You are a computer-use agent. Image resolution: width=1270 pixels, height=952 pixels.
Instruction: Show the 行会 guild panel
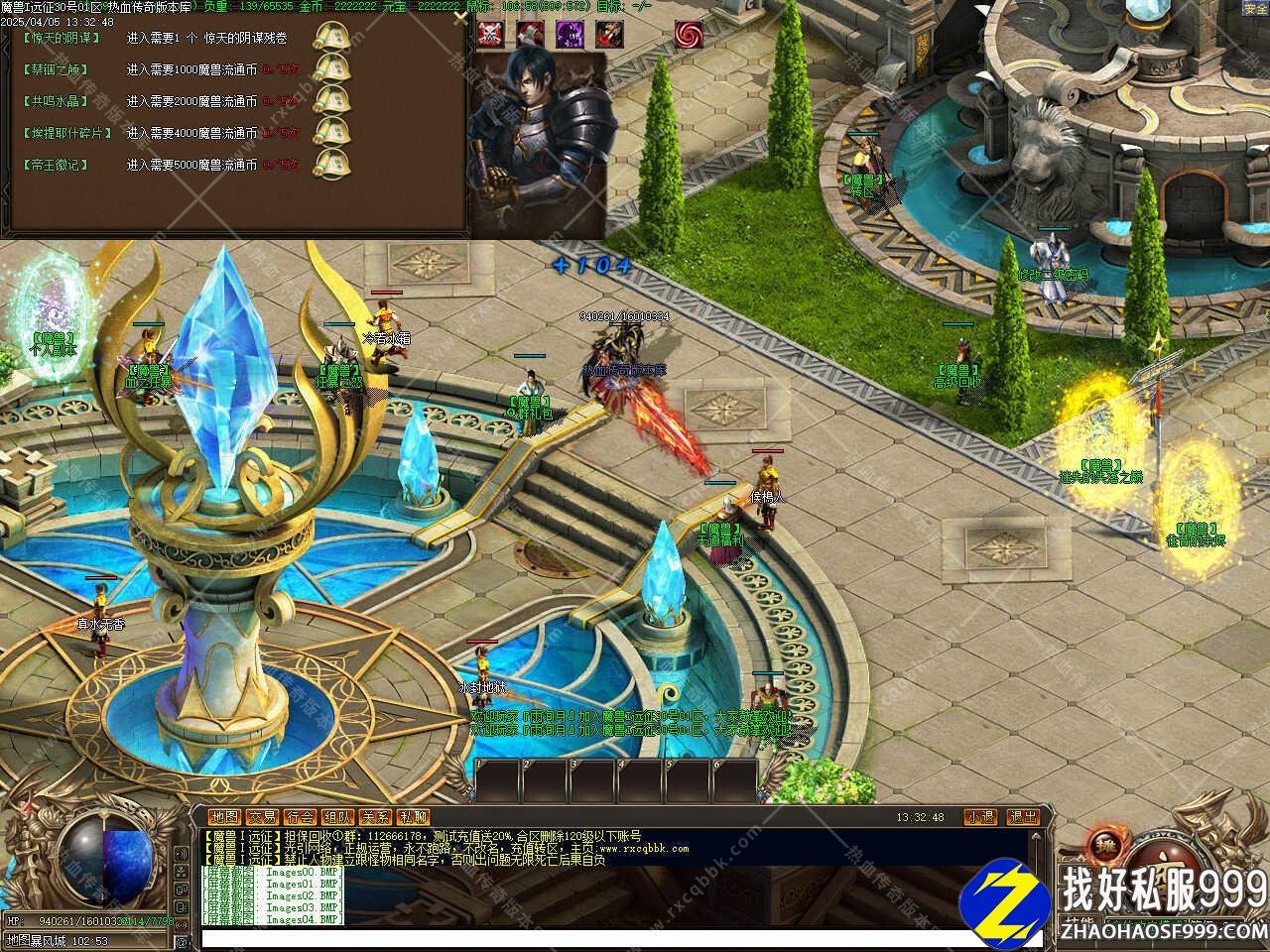[301, 817]
